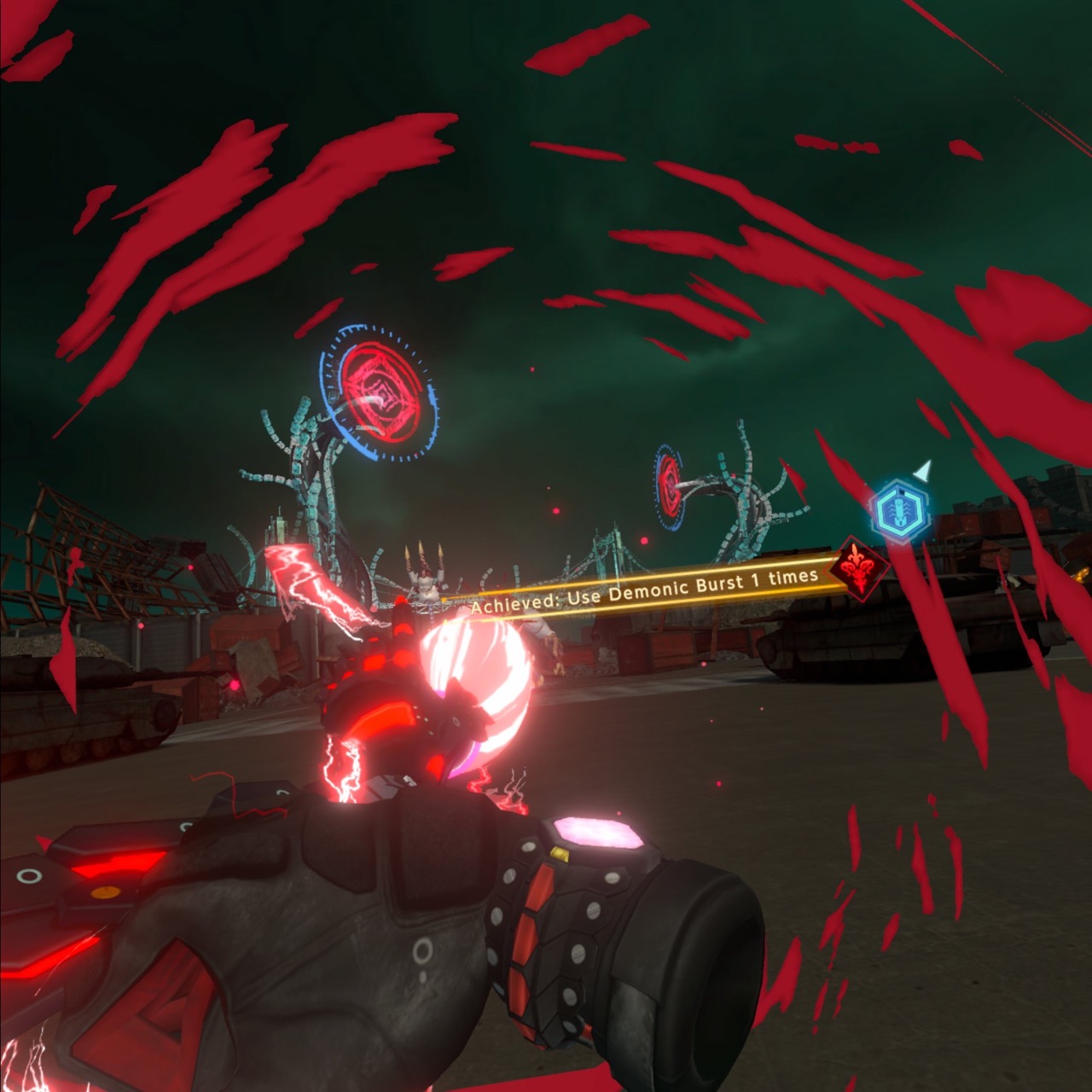The width and height of the screenshot is (1092, 1092).
Task: Target the smaller portal ring on the right
Action: 669,486
